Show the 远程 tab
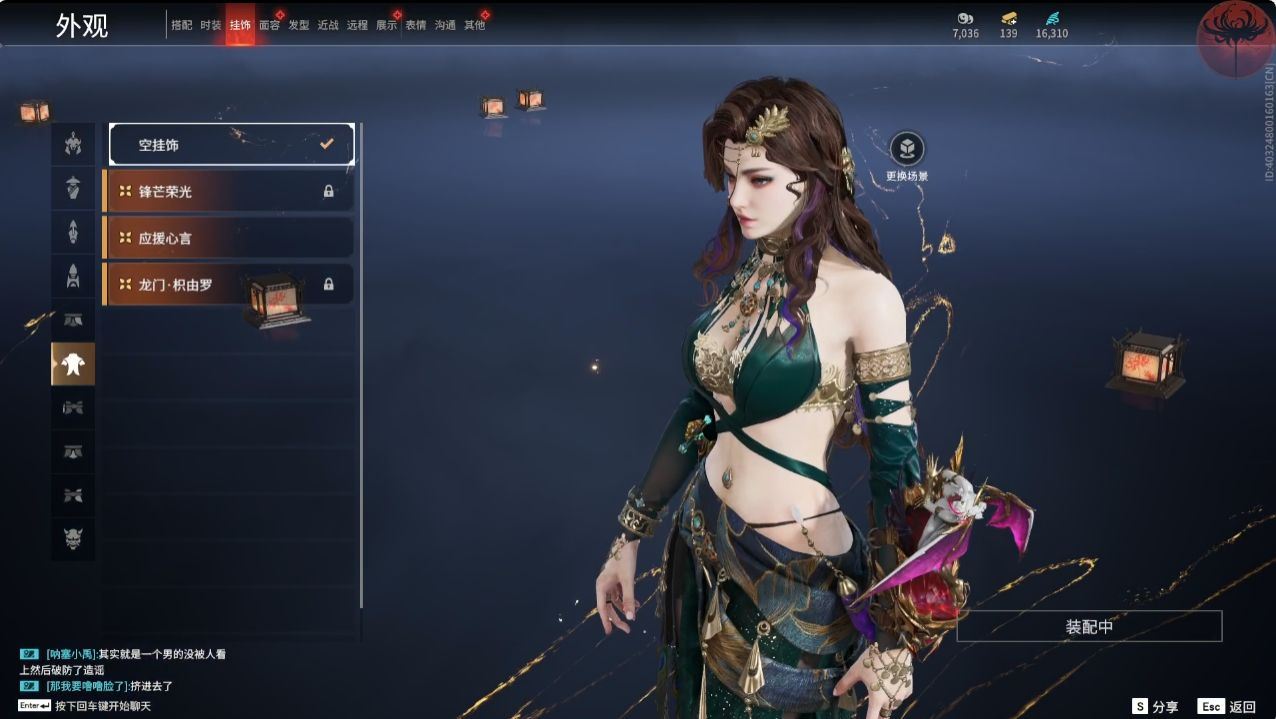Viewport: 1276px width, 719px height. click(x=357, y=26)
